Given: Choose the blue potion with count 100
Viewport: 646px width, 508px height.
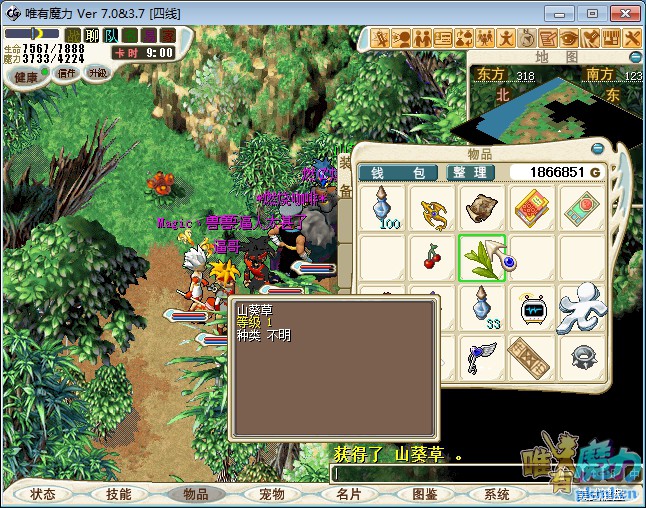Looking at the screenshot, I should tap(382, 208).
